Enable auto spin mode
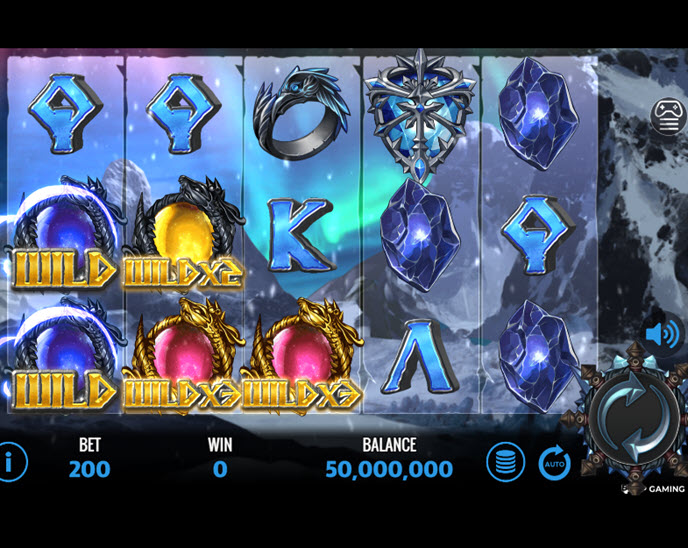Image resolution: width=688 pixels, height=548 pixels. tap(555, 463)
